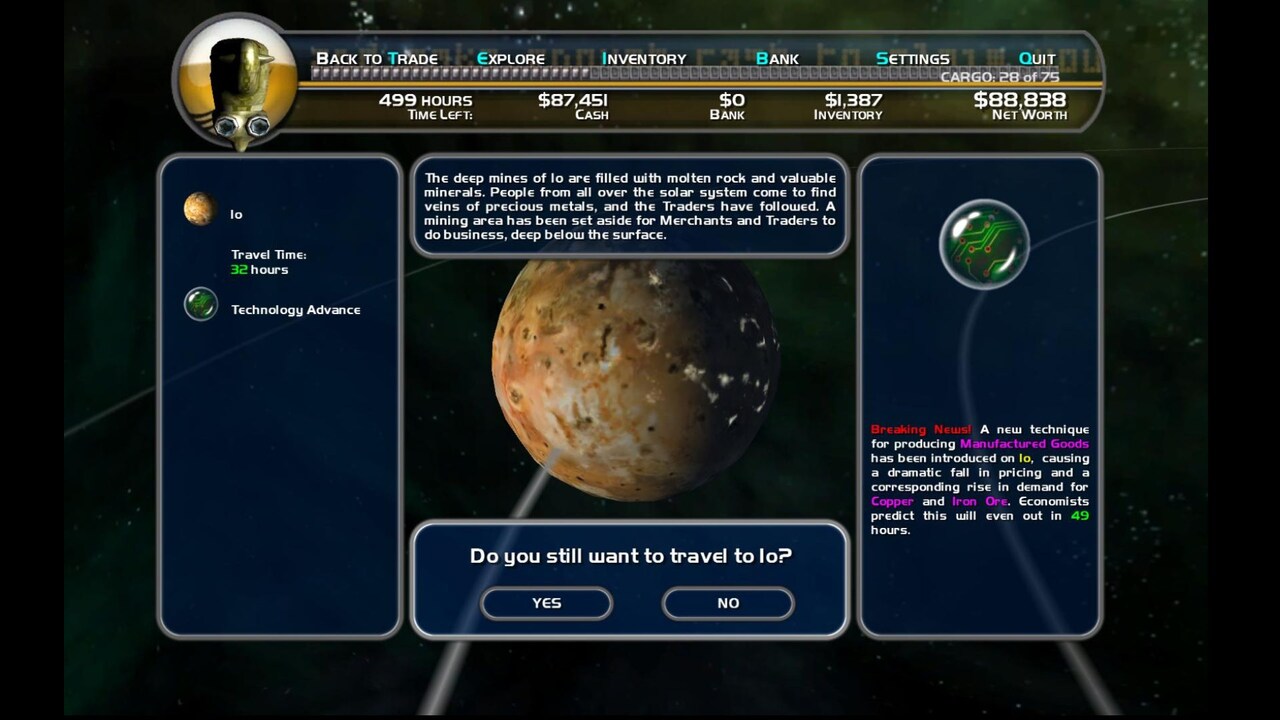Cancel travel by clicking No
Image resolution: width=1280 pixels, height=720 pixels.
(x=727, y=603)
